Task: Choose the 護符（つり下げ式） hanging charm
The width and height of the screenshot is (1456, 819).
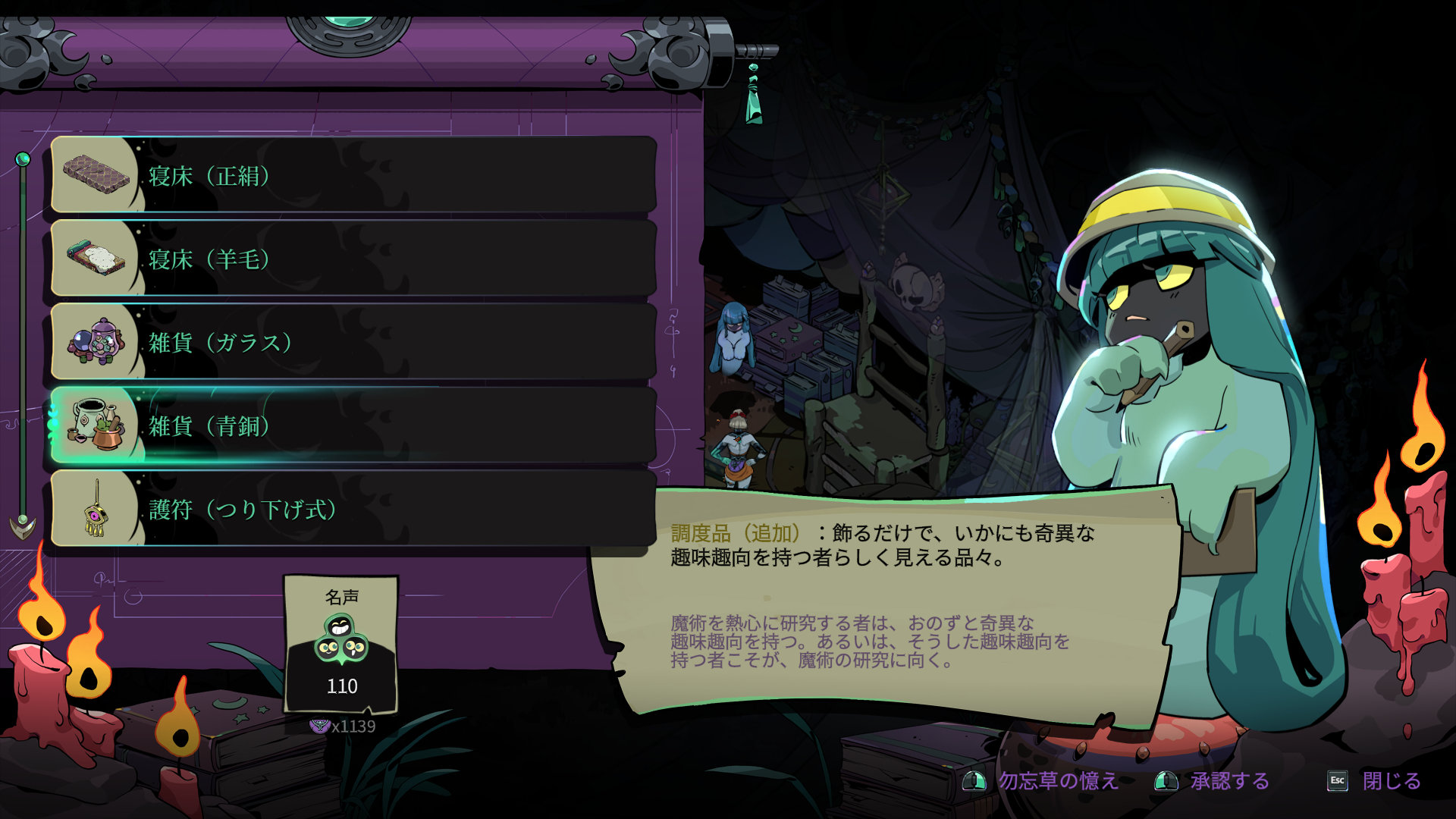Action: (353, 510)
